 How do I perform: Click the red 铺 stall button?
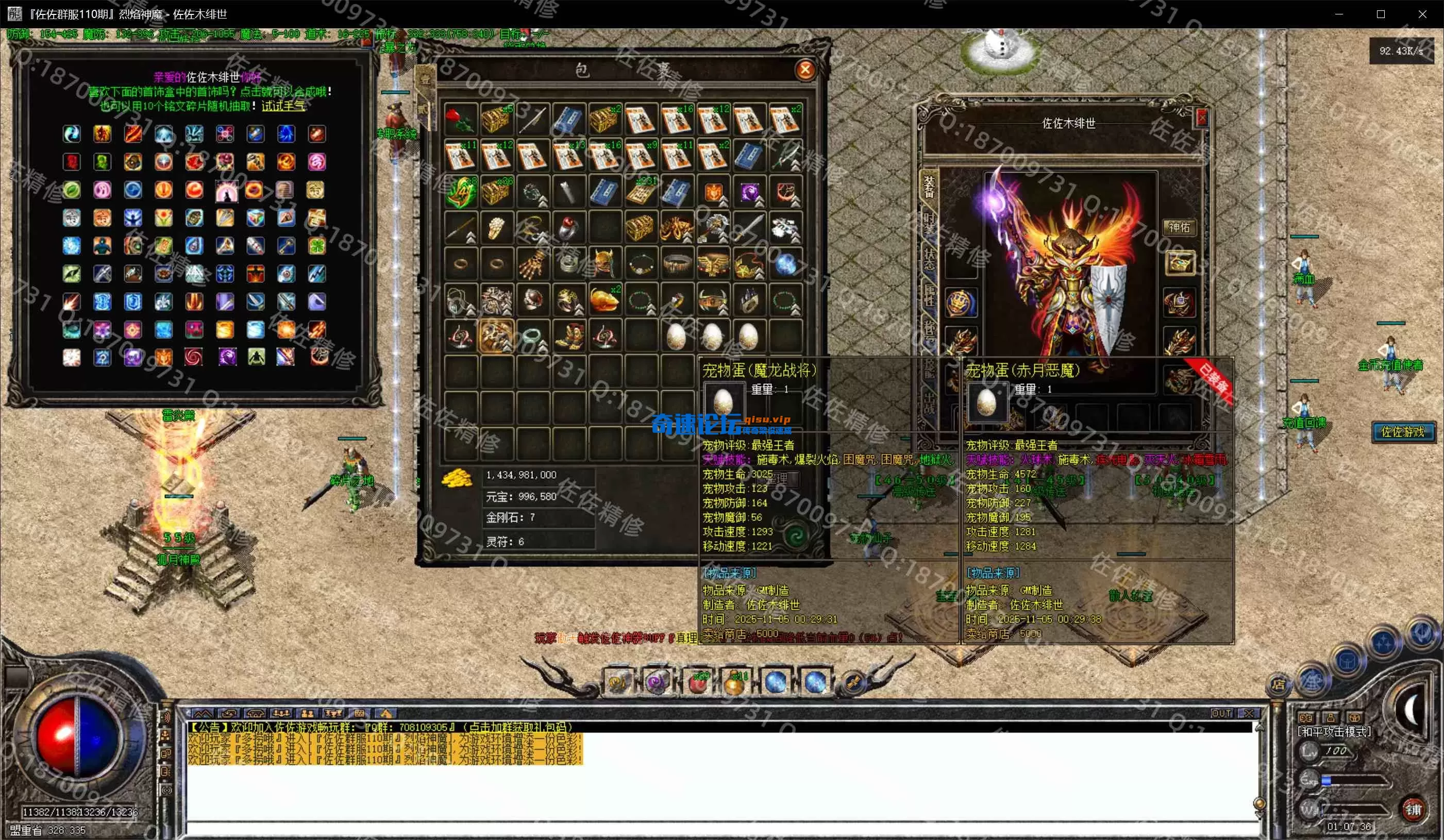1413,809
